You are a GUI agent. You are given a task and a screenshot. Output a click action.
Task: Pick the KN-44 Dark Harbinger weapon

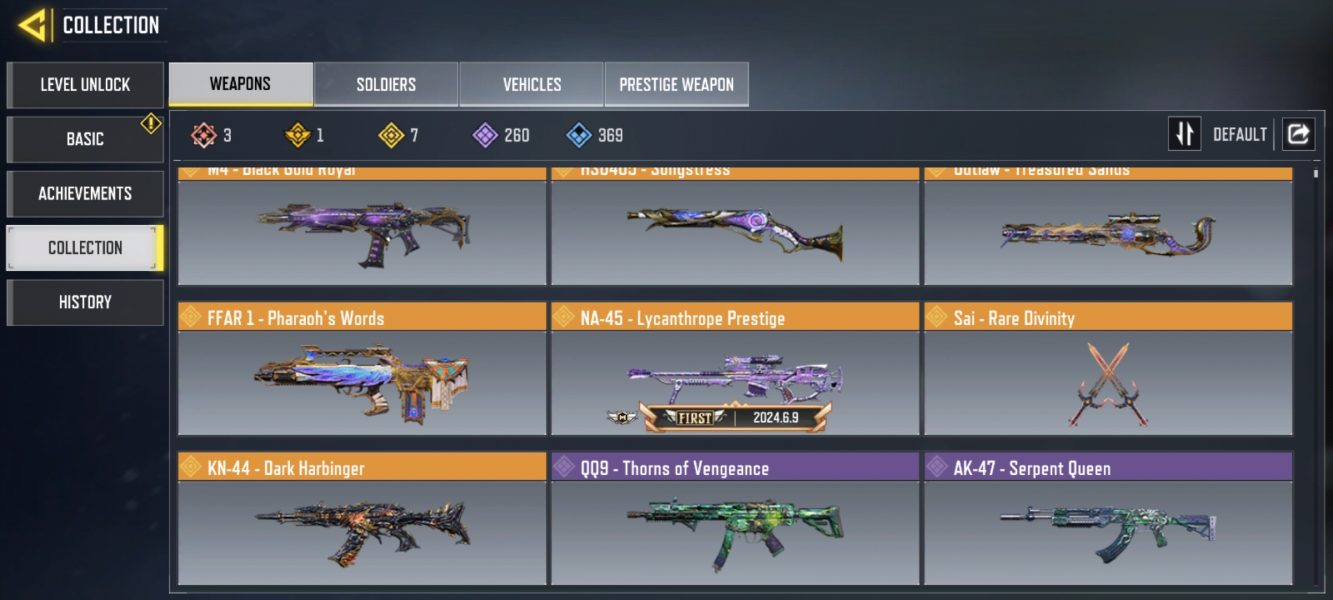362,522
